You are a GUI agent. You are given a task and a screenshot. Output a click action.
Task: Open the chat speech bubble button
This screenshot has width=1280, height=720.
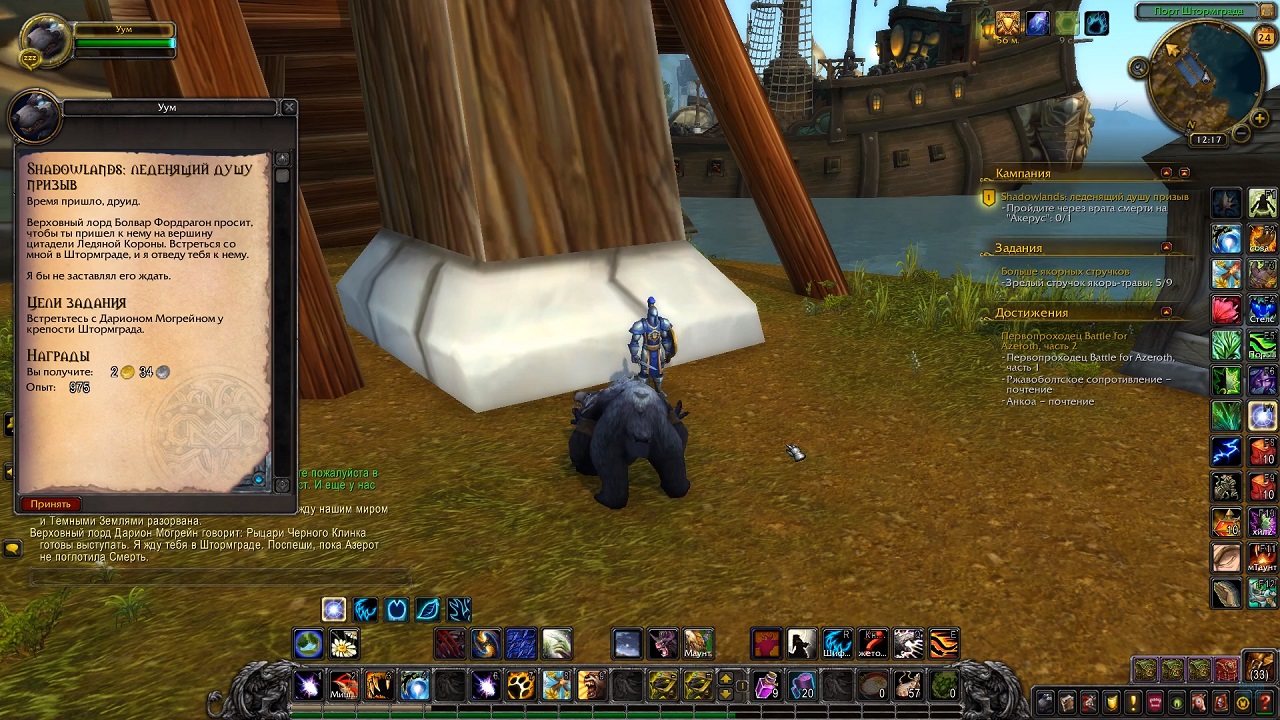click(x=12, y=548)
